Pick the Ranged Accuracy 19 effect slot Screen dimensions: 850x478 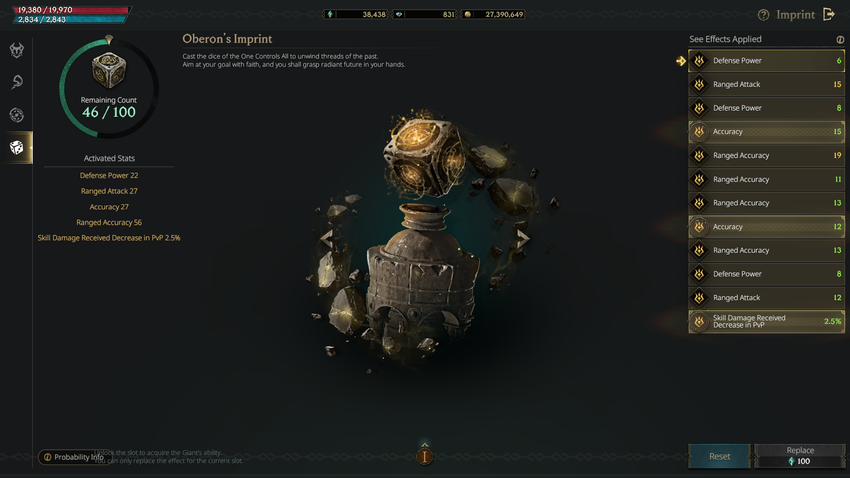coord(766,156)
